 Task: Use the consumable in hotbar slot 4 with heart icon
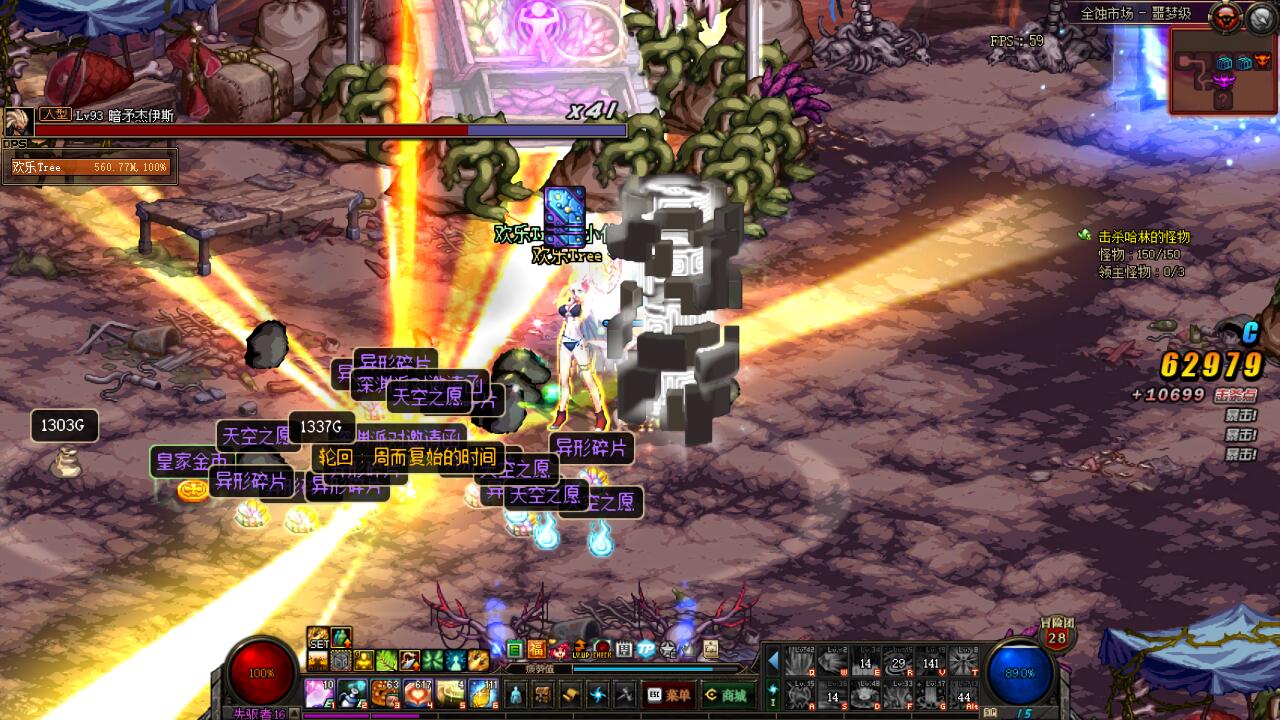(x=417, y=692)
